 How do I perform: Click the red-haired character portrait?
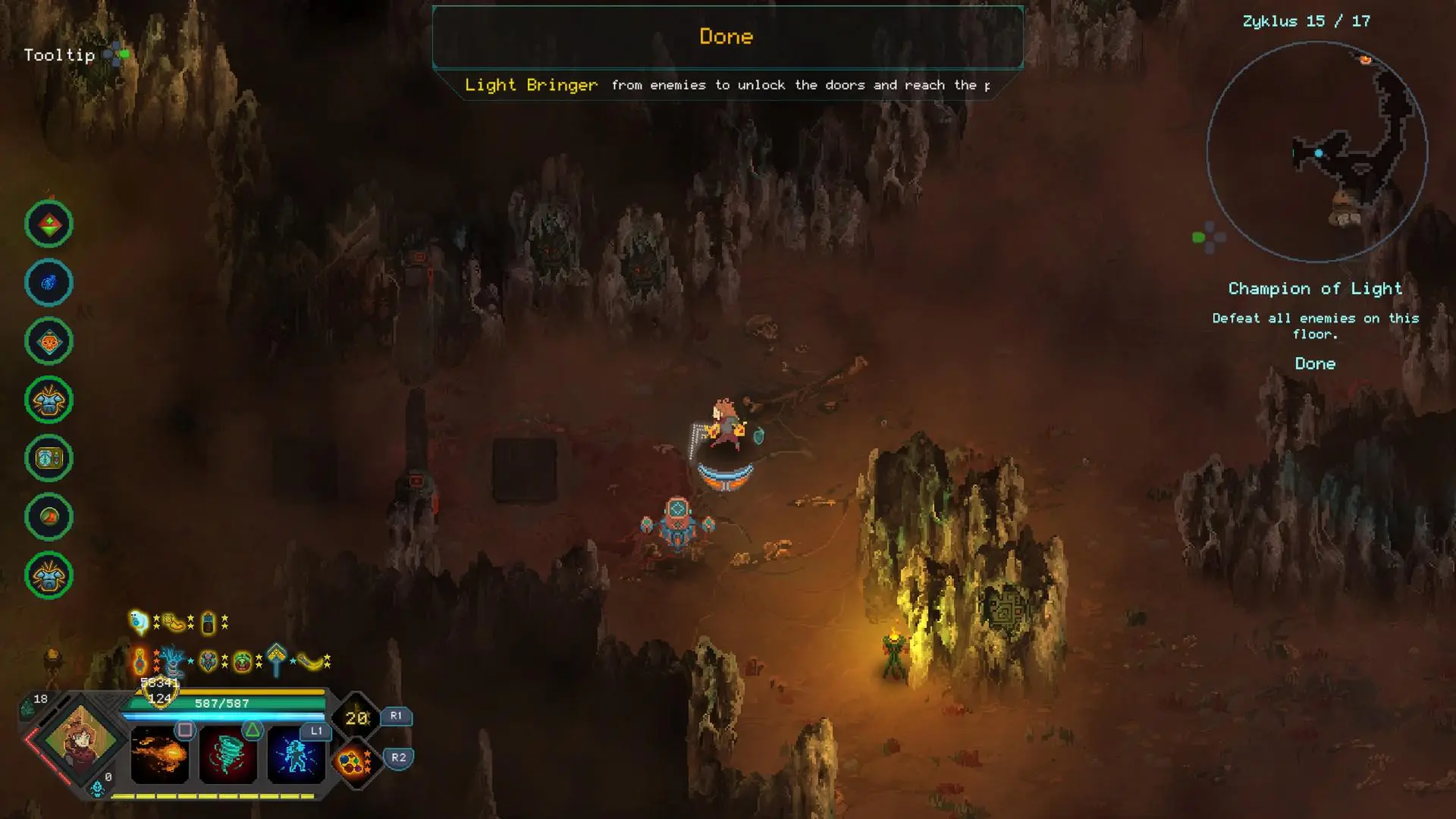click(x=81, y=739)
